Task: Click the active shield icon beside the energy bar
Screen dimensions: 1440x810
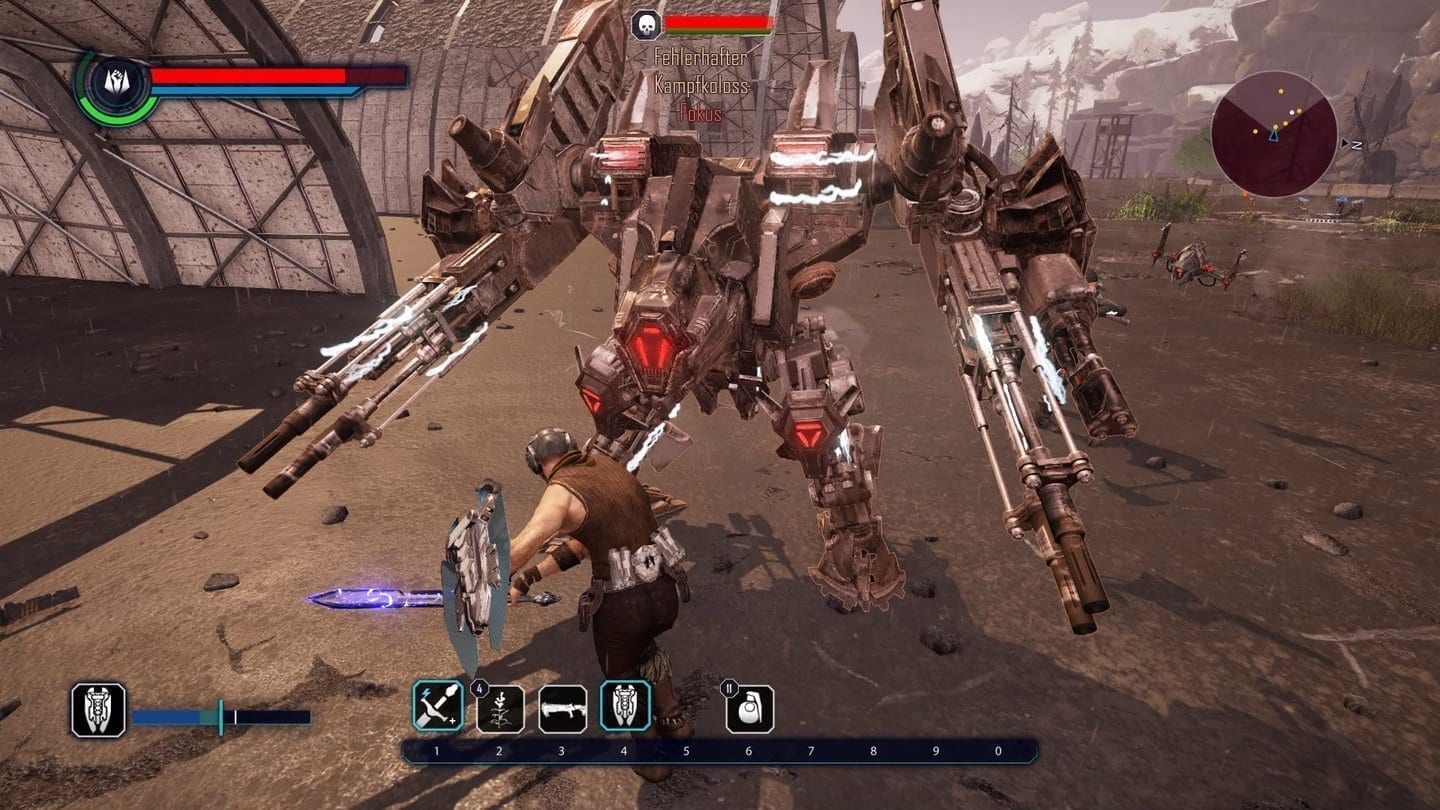Action: point(98,710)
